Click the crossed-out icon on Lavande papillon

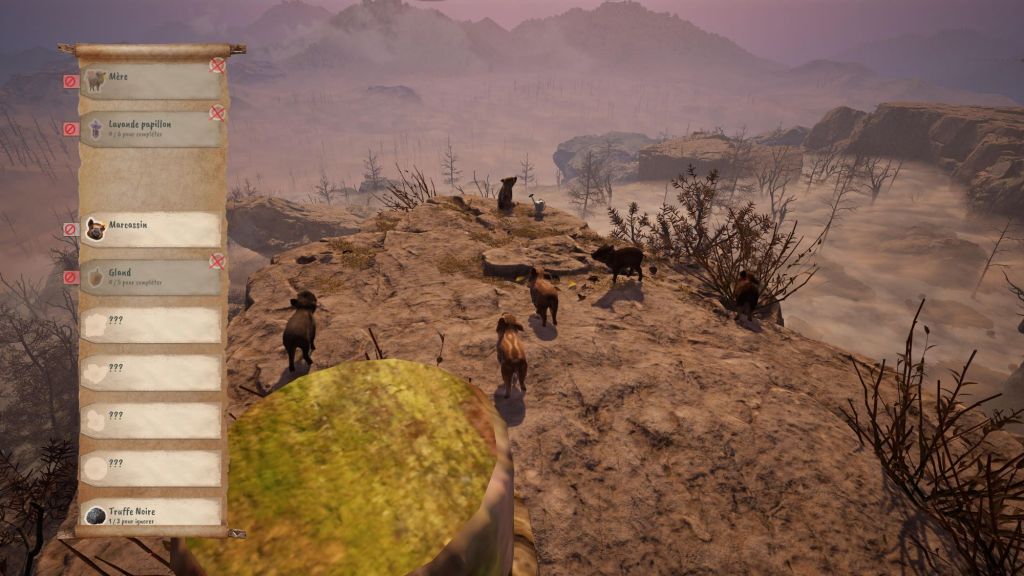217,113
